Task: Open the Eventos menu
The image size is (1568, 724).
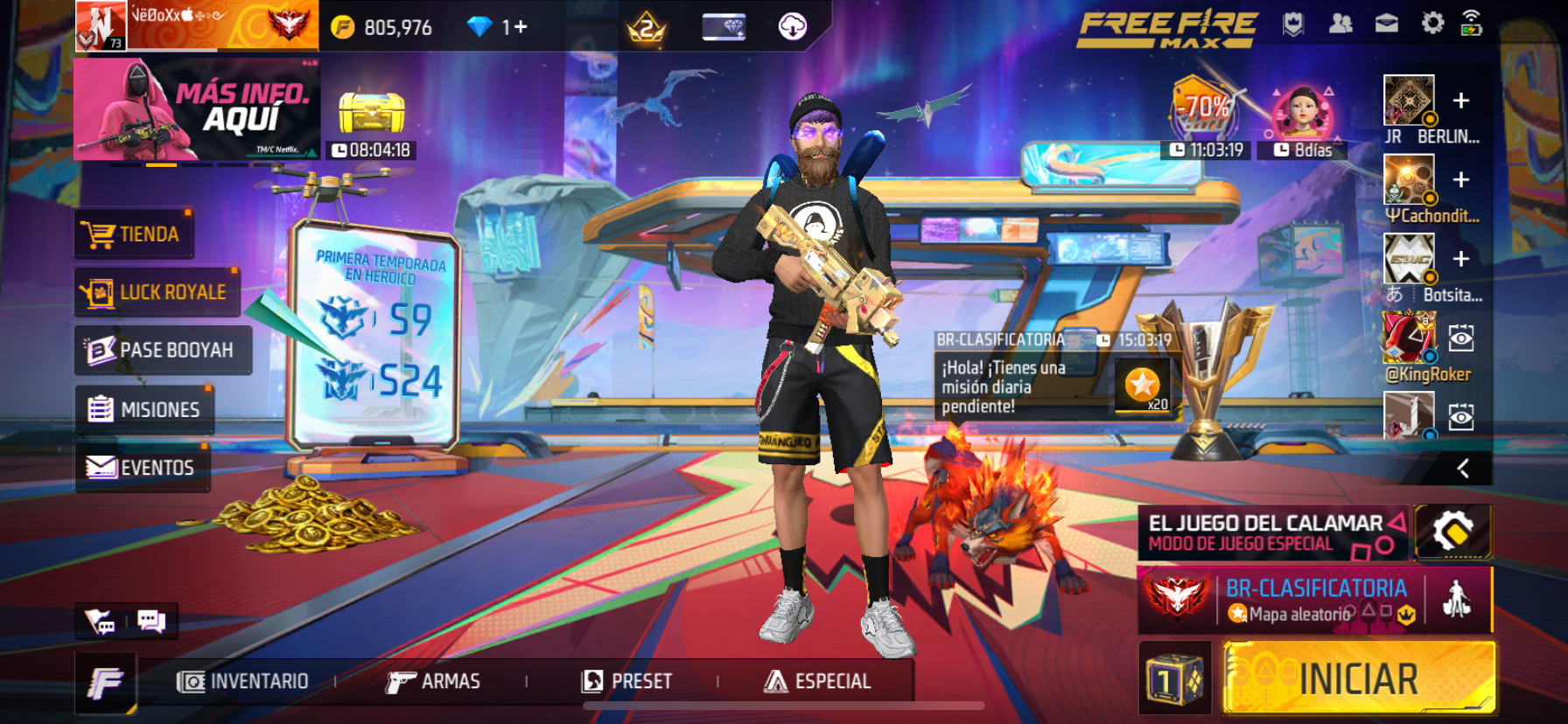Action: pyautogui.click(x=142, y=468)
